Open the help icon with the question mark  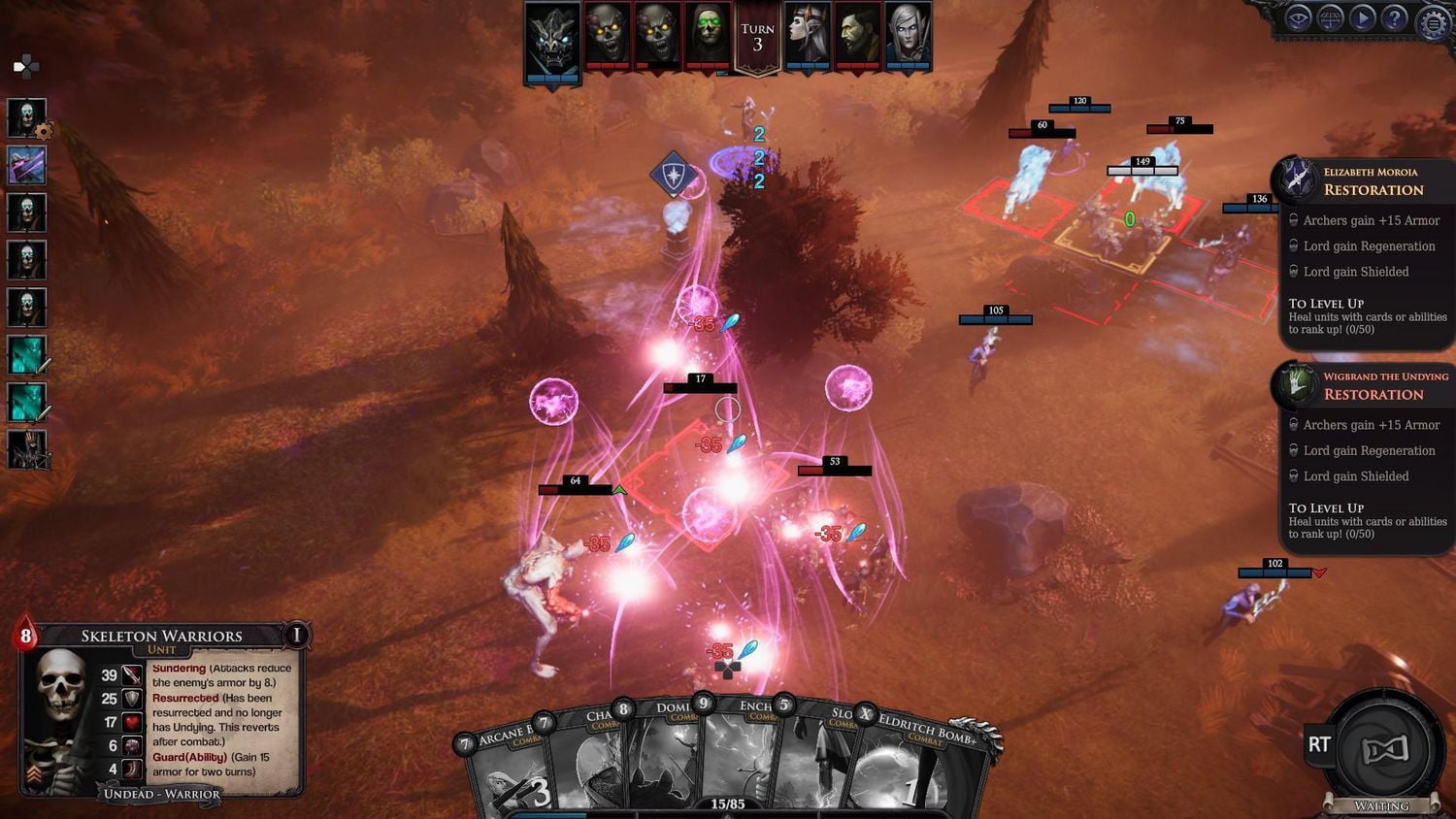(1395, 16)
